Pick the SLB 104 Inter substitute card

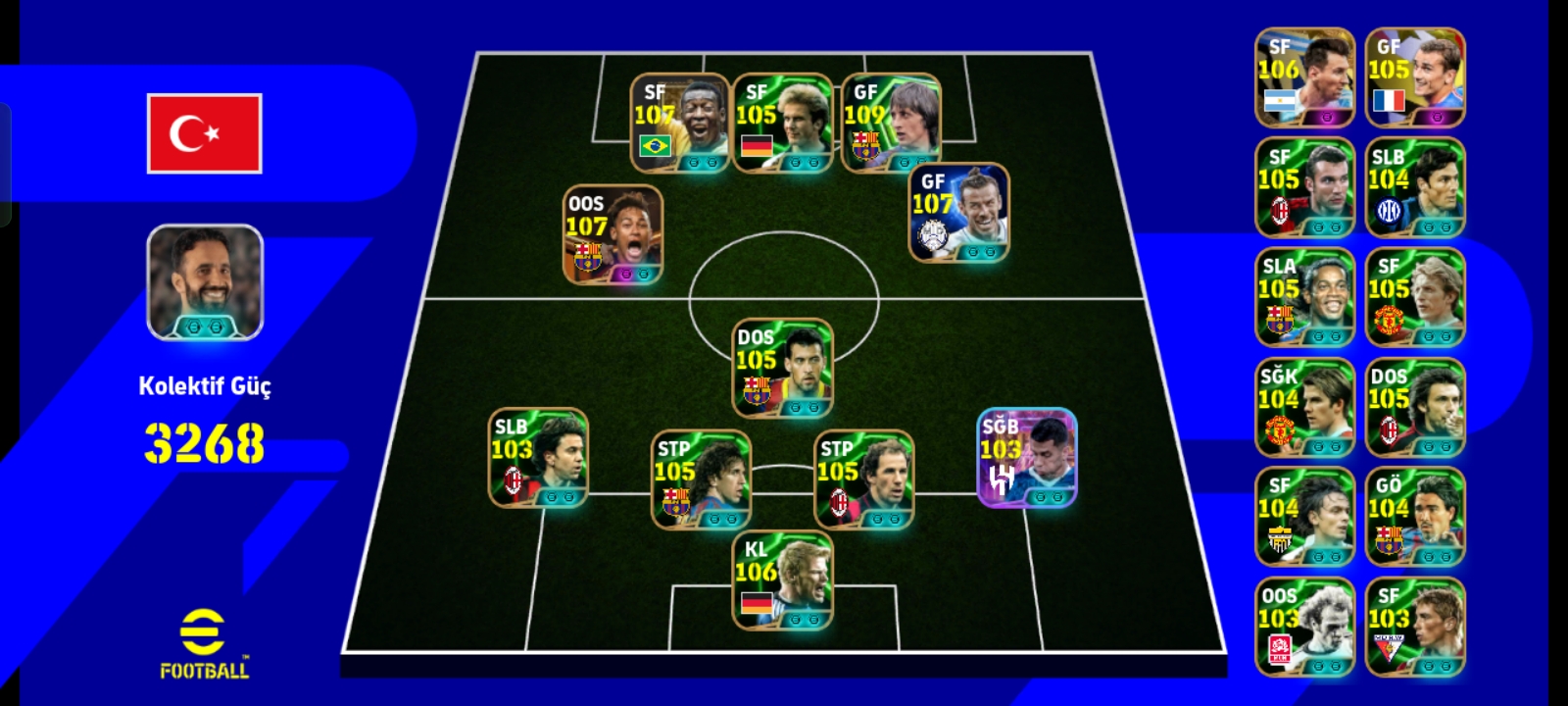pyautogui.click(x=1414, y=187)
